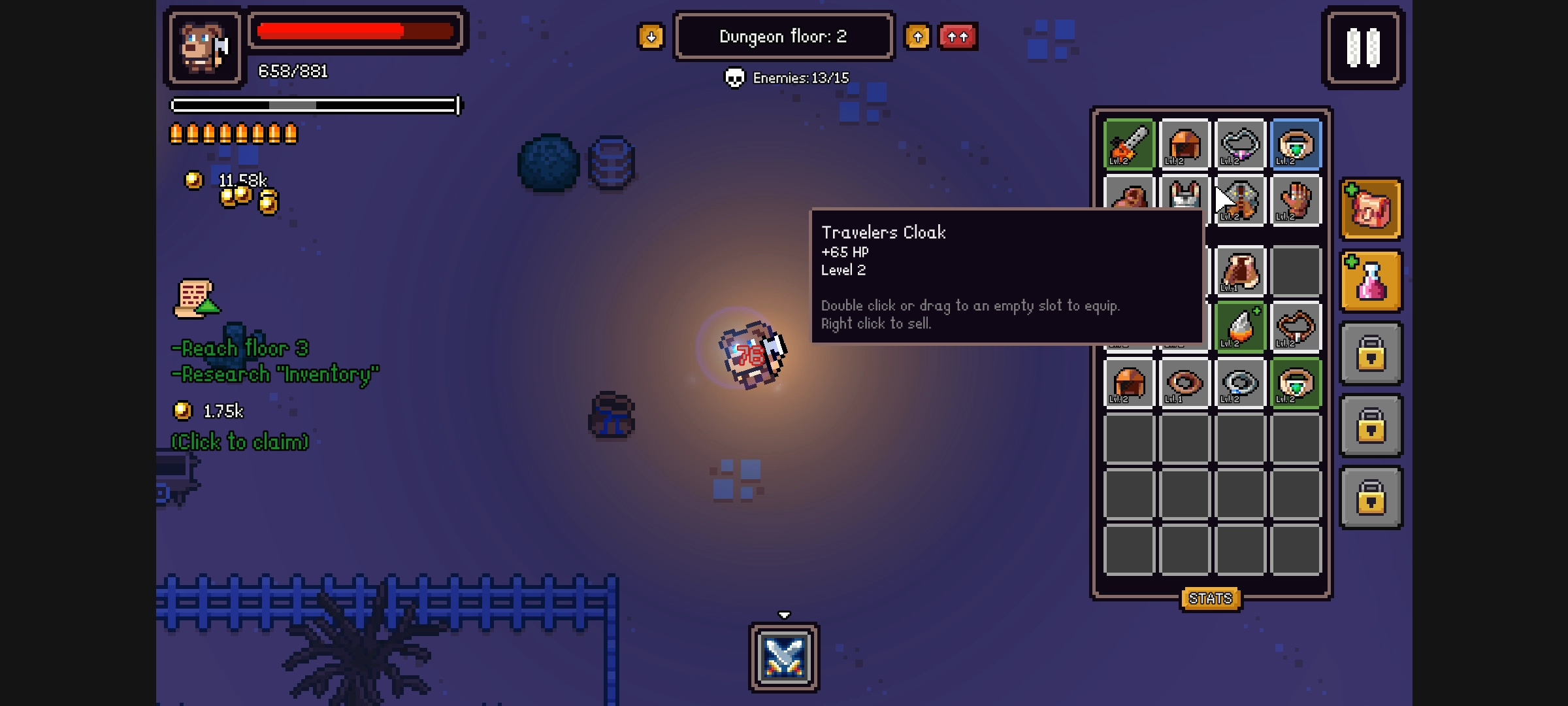
Task: Claim the quest reward scroll
Action: pos(195,299)
